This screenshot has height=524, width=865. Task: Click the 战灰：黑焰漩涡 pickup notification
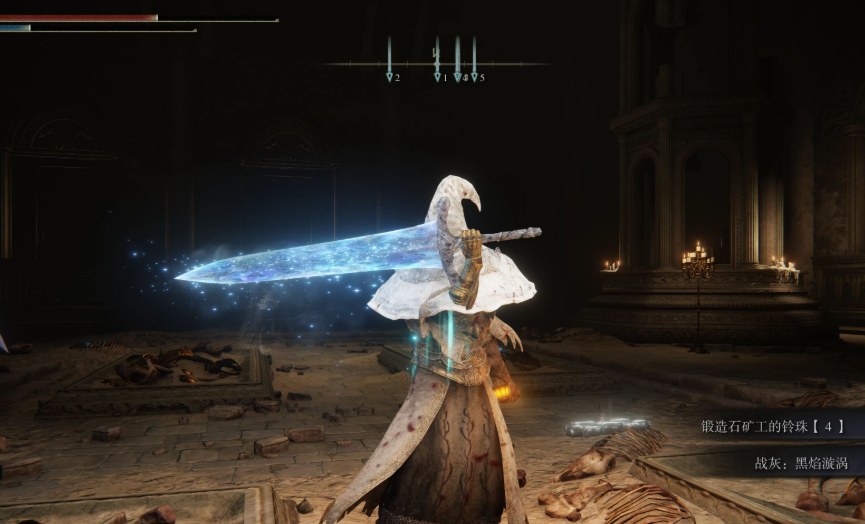click(x=798, y=464)
